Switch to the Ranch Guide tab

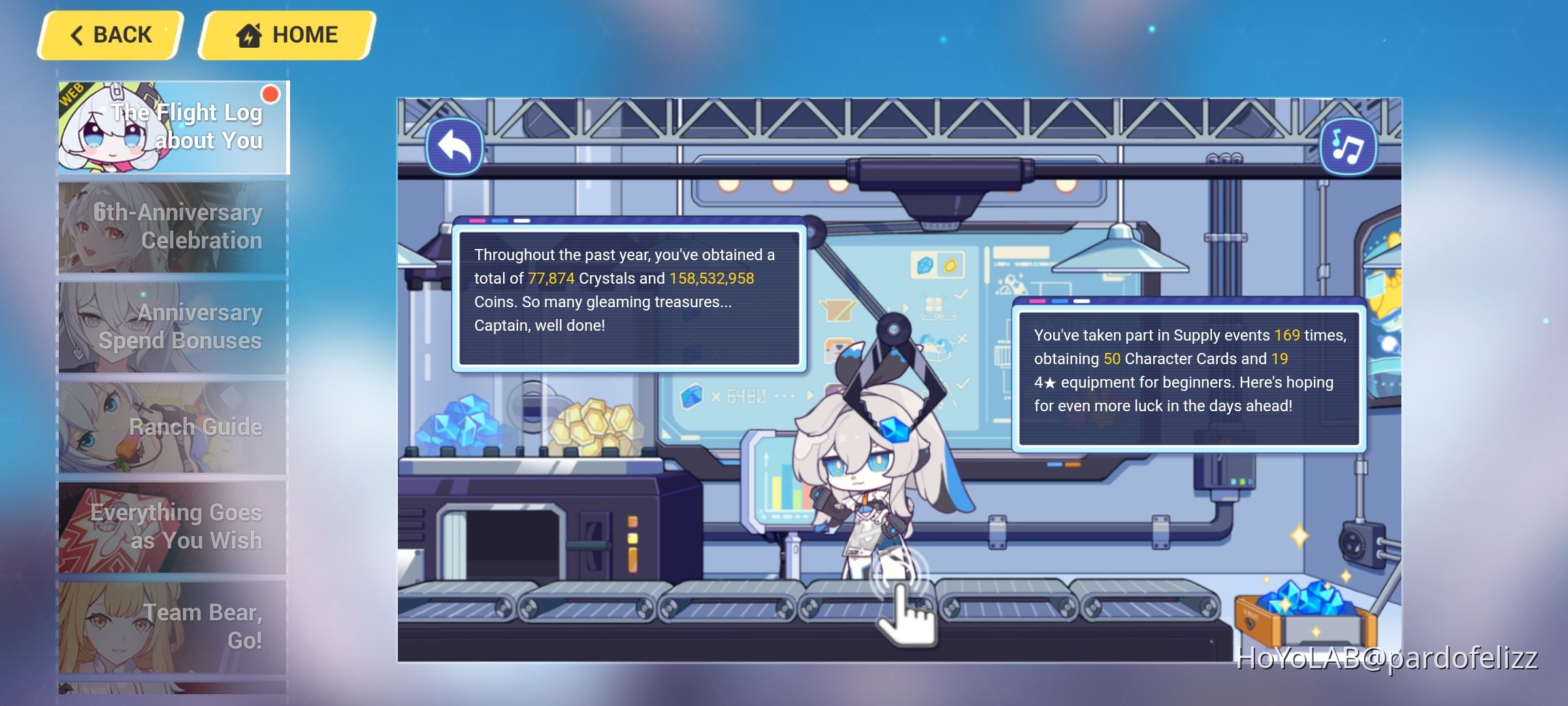172,427
